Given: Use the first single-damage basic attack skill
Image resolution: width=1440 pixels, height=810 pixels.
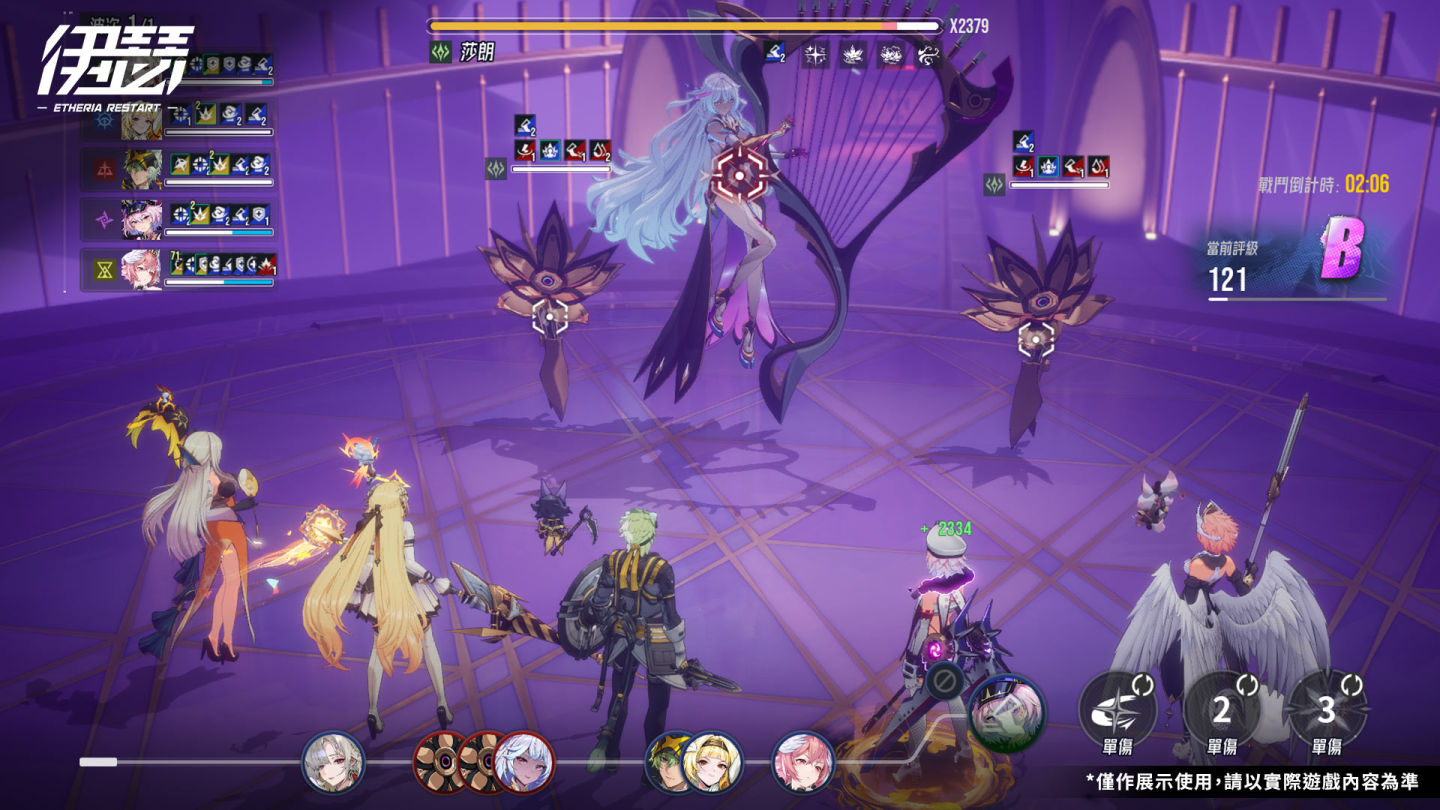Looking at the screenshot, I should point(1117,709).
